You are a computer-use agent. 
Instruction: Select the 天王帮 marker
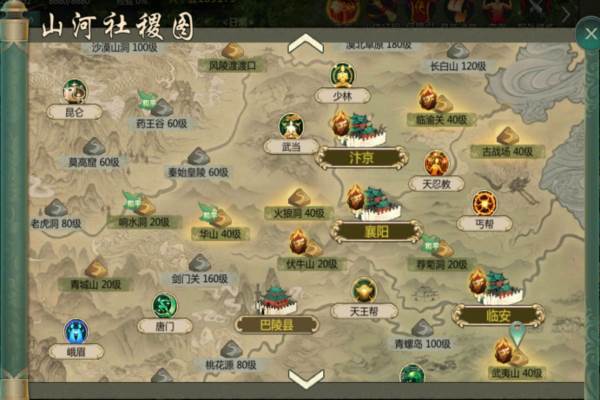tap(364, 295)
